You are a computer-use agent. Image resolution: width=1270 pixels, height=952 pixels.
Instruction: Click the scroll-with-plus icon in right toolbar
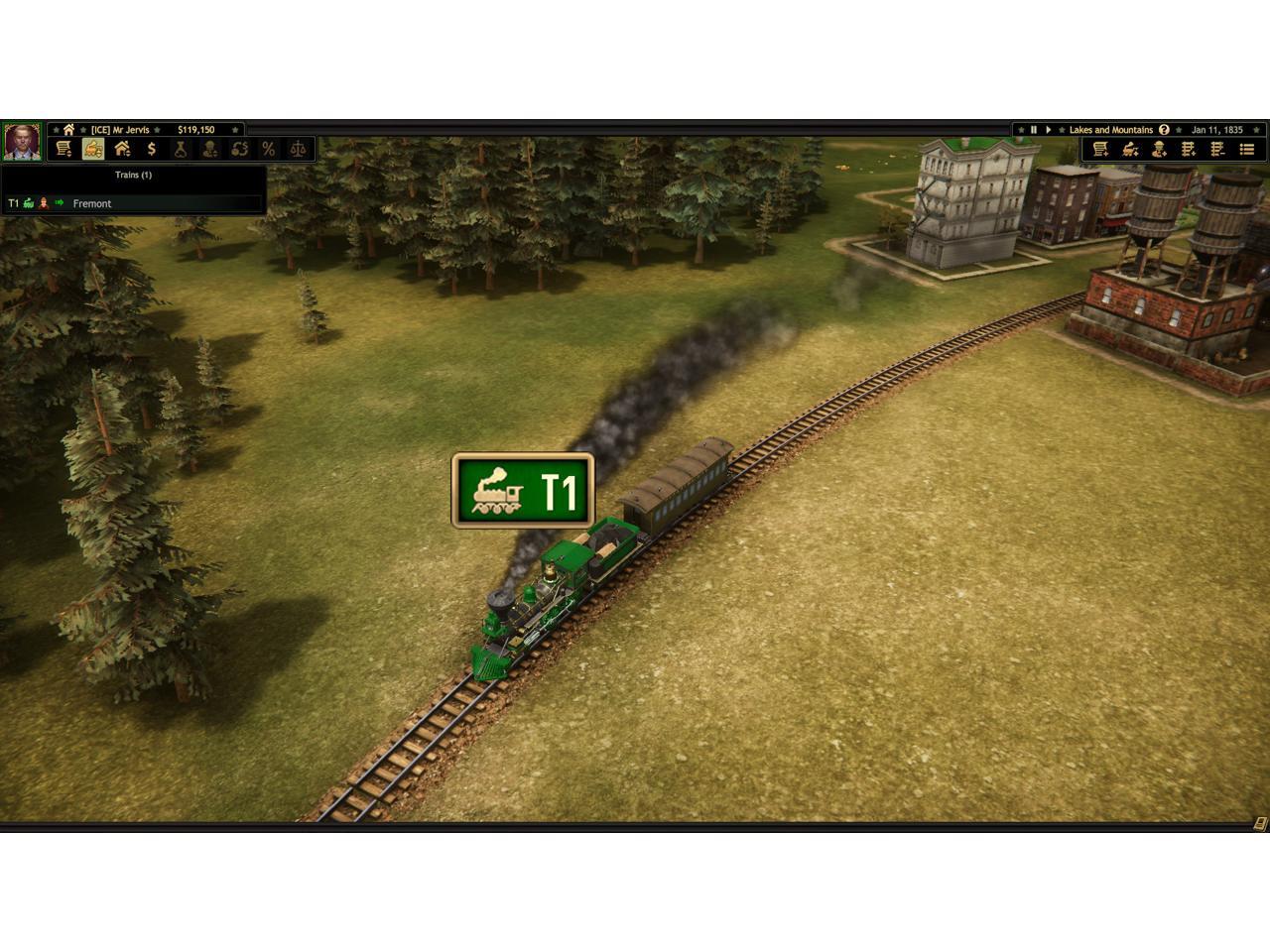coord(1100,149)
